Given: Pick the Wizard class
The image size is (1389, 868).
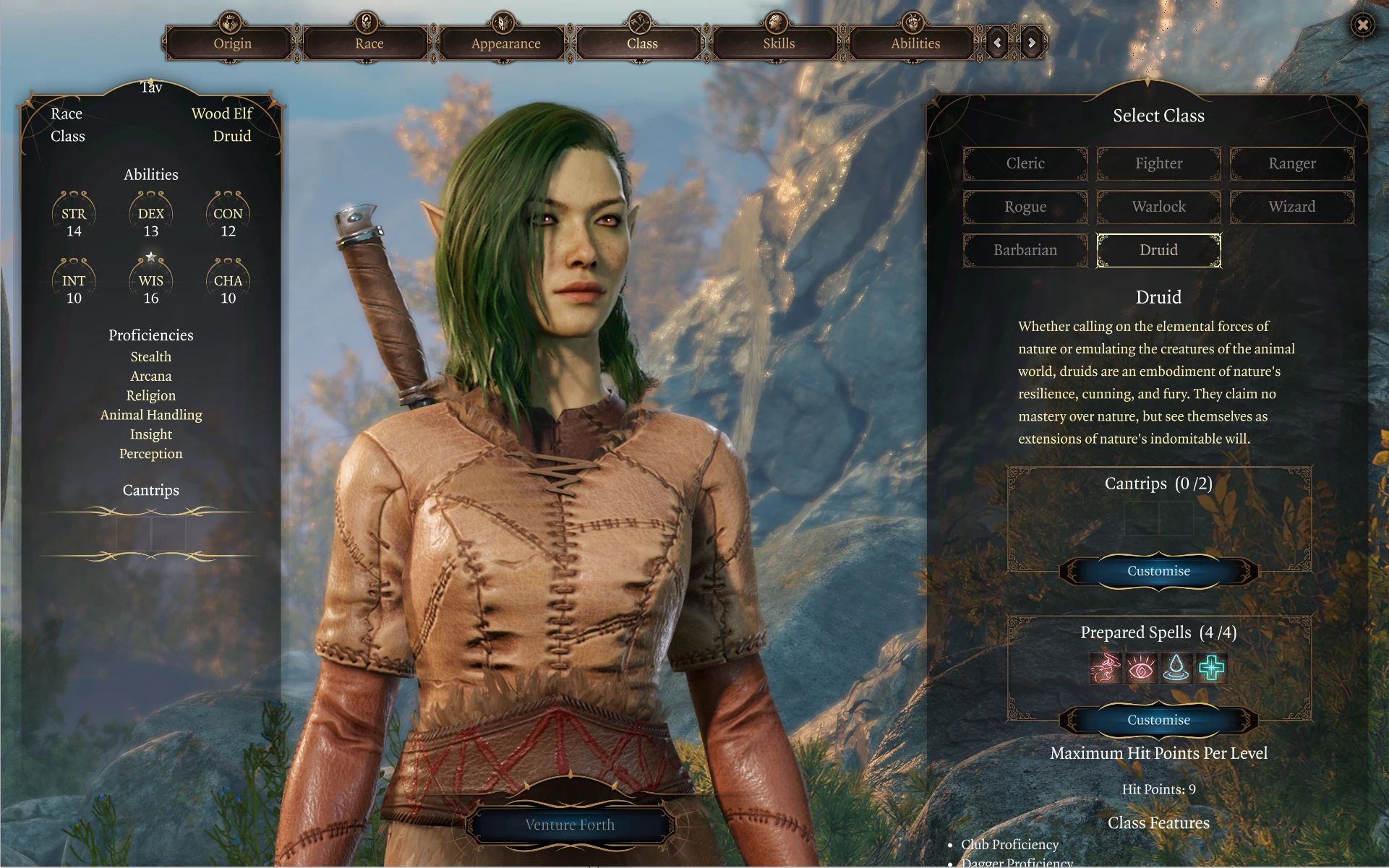Looking at the screenshot, I should (1292, 207).
